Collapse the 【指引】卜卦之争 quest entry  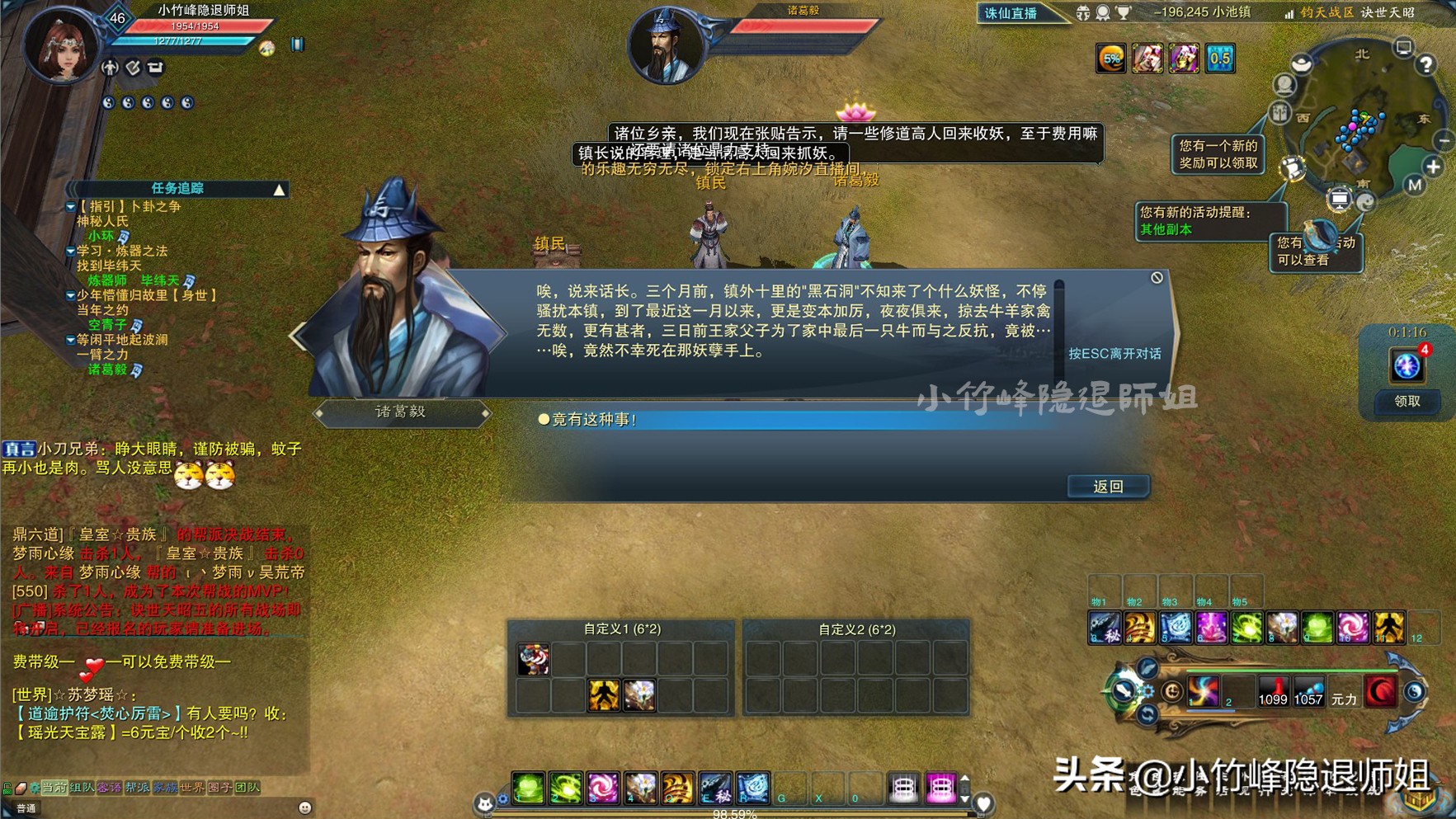pos(70,208)
